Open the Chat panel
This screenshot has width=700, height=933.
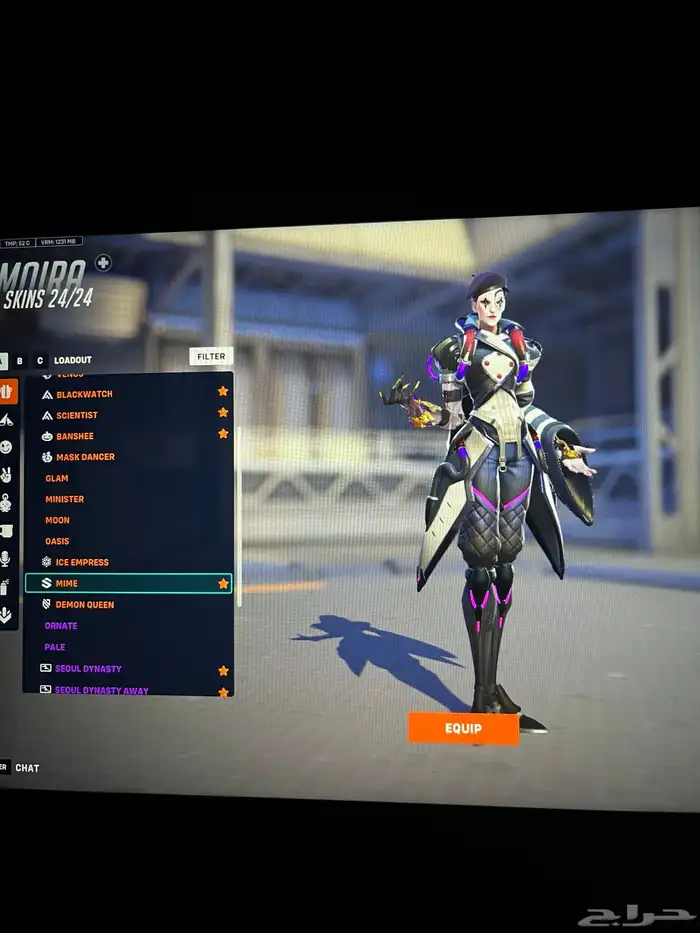coord(27,768)
